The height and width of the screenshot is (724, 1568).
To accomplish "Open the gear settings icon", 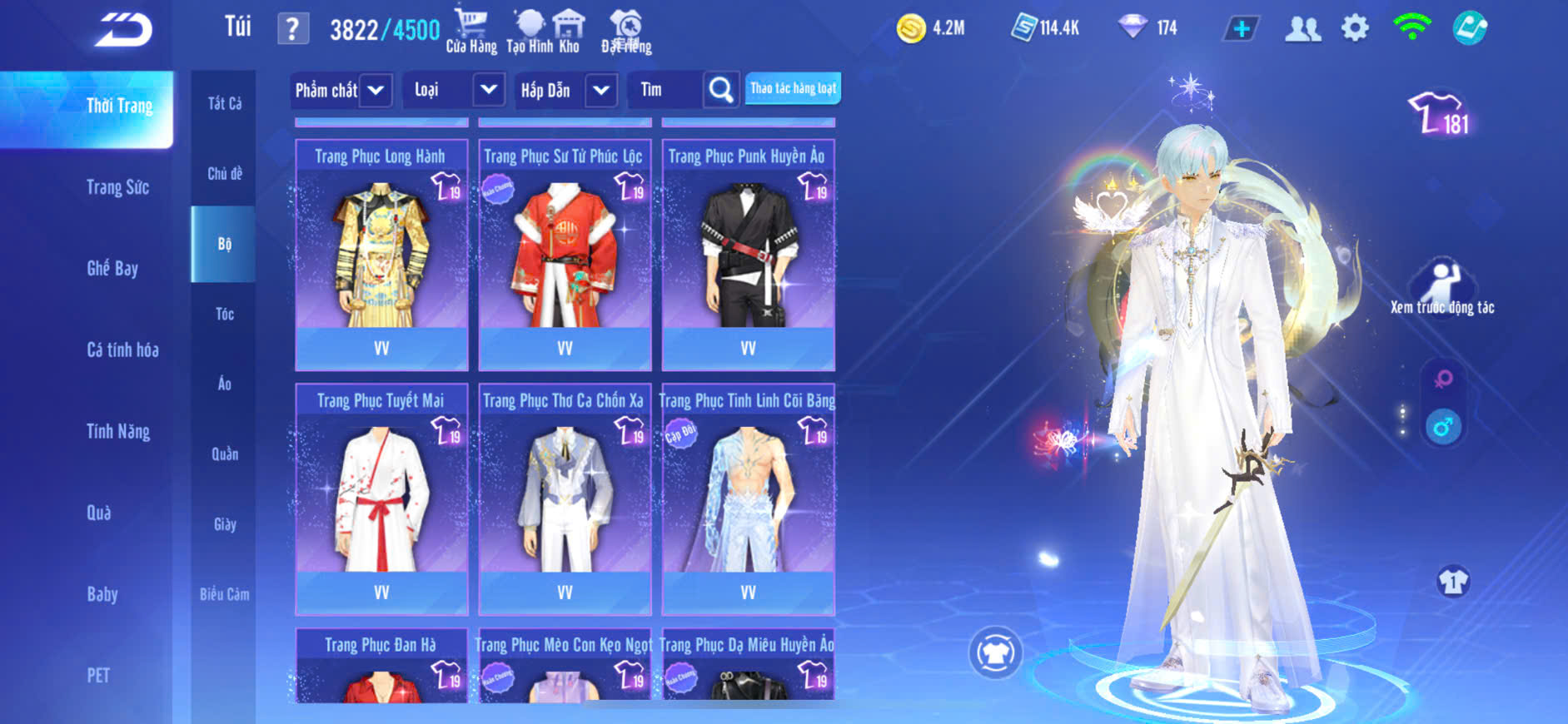I will coord(1355,28).
